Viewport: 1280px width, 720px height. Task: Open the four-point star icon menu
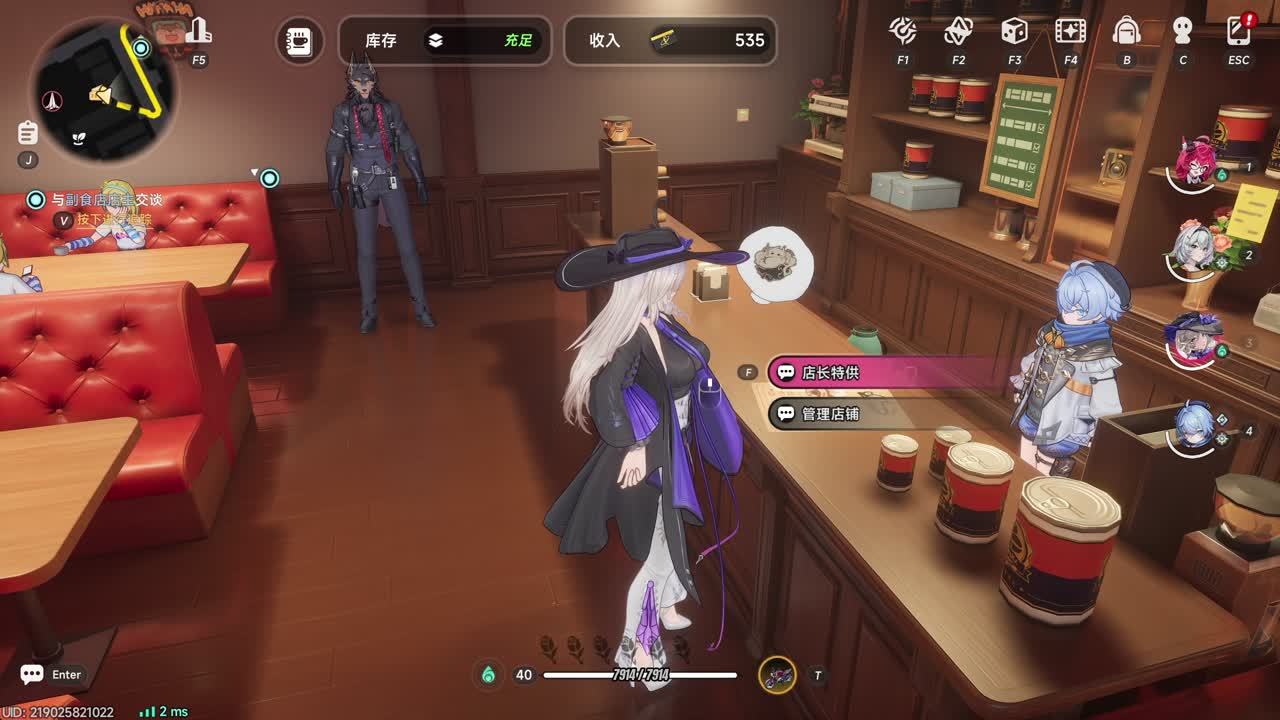pyautogui.click(x=958, y=31)
